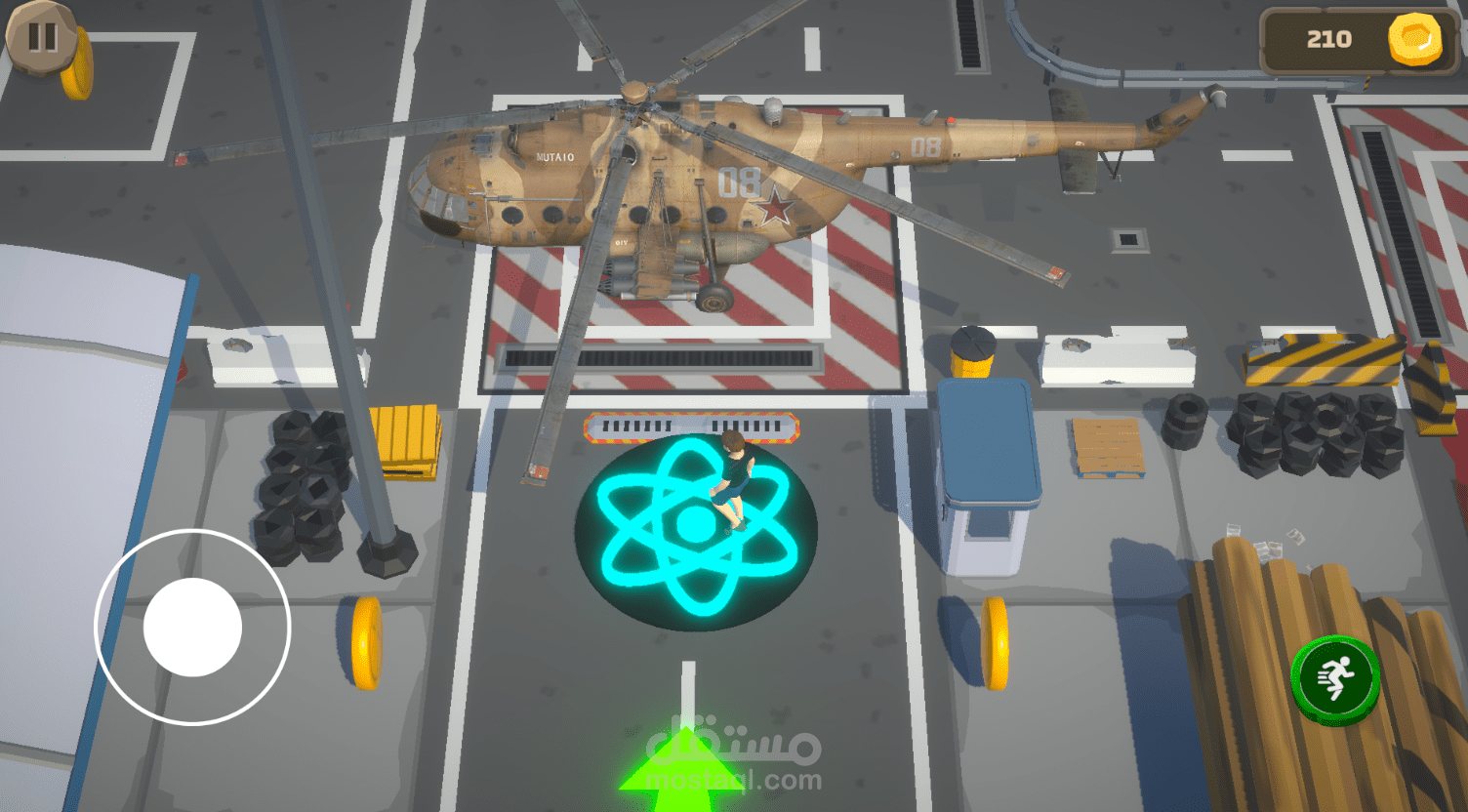This screenshot has height=812, width=1468.
Task: Pause the game with the pause button
Action: [x=41, y=37]
